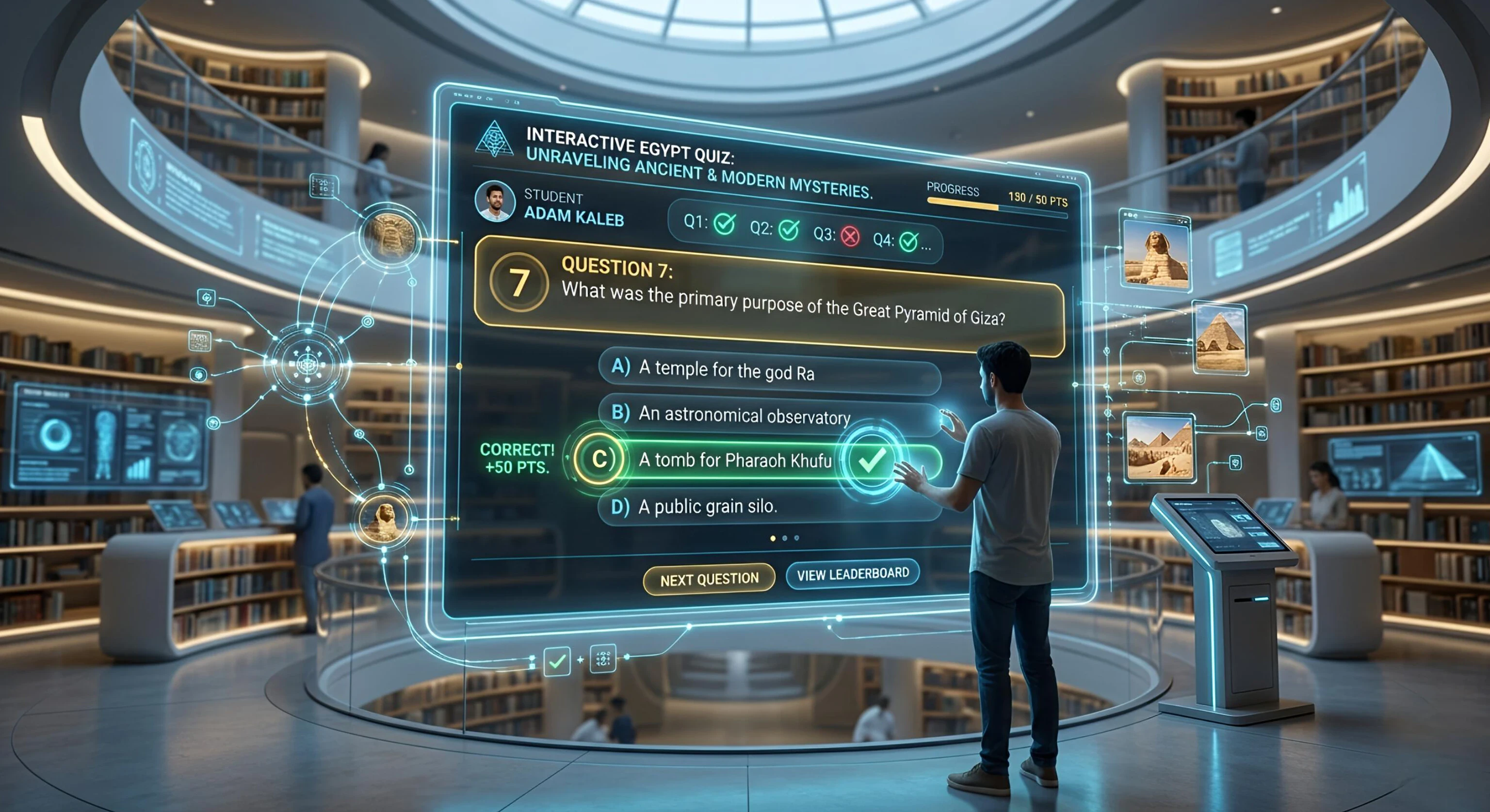Select the round hieroglyph relief medallion
The height and width of the screenshot is (812, 1490).
click(x=388, y=237)
